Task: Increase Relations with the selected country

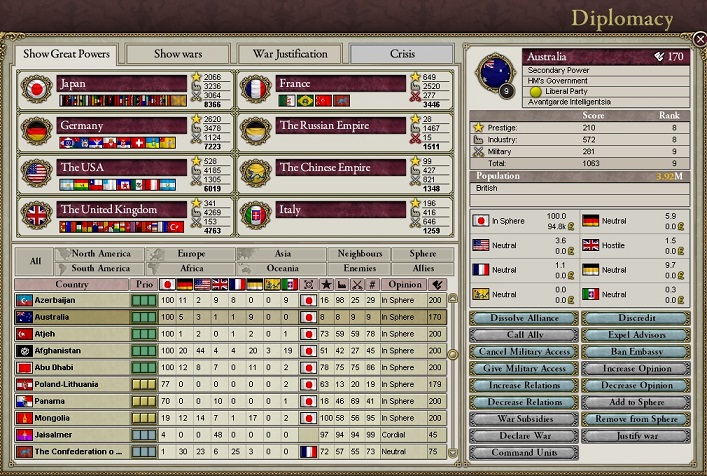Action: point(523,385)
